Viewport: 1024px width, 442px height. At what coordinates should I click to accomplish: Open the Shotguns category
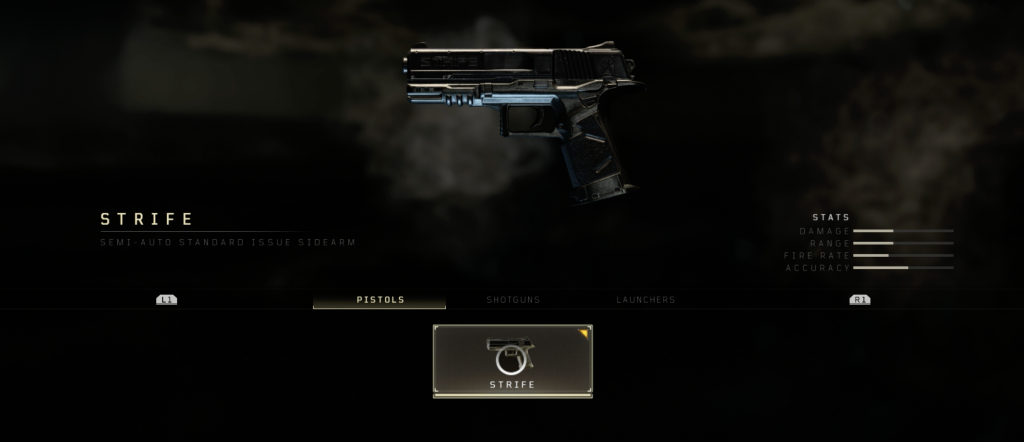tap(513, 300)
